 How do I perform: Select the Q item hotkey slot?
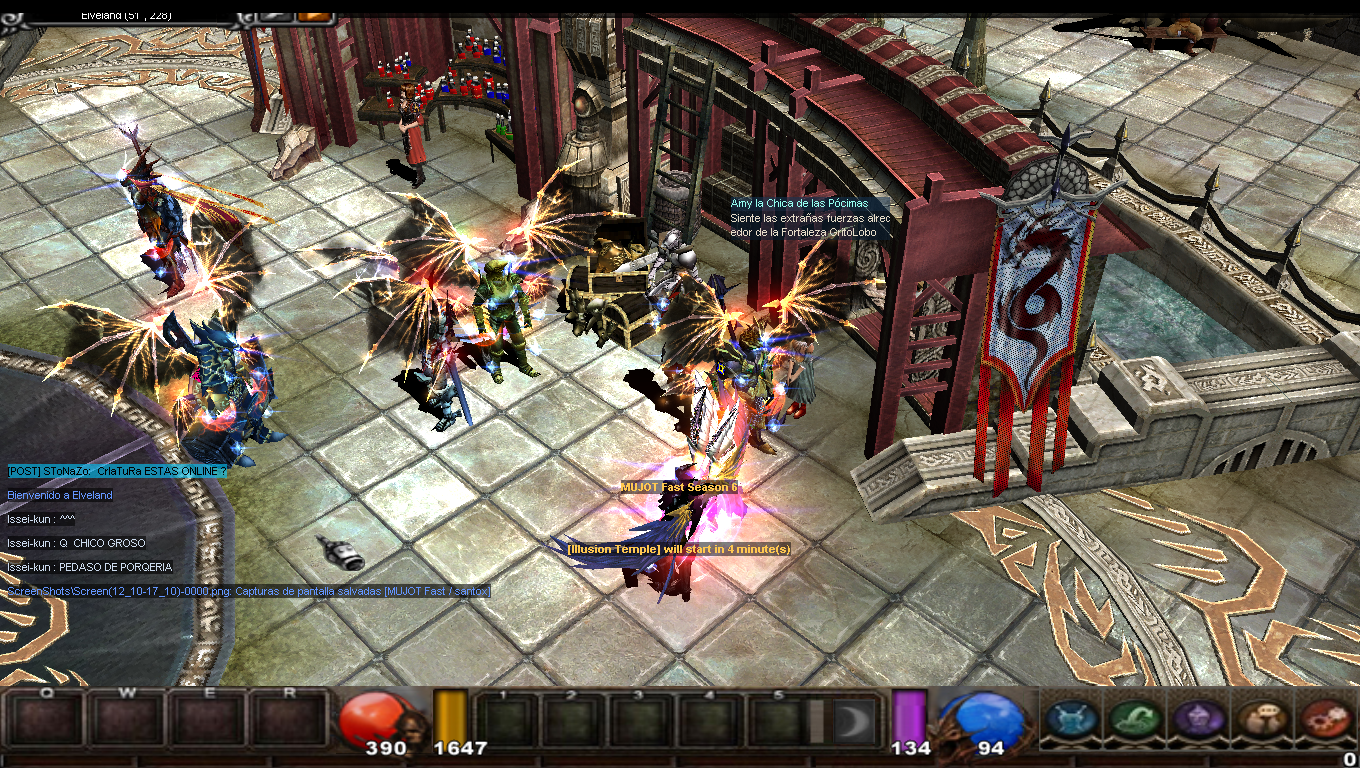pos(45,720)
